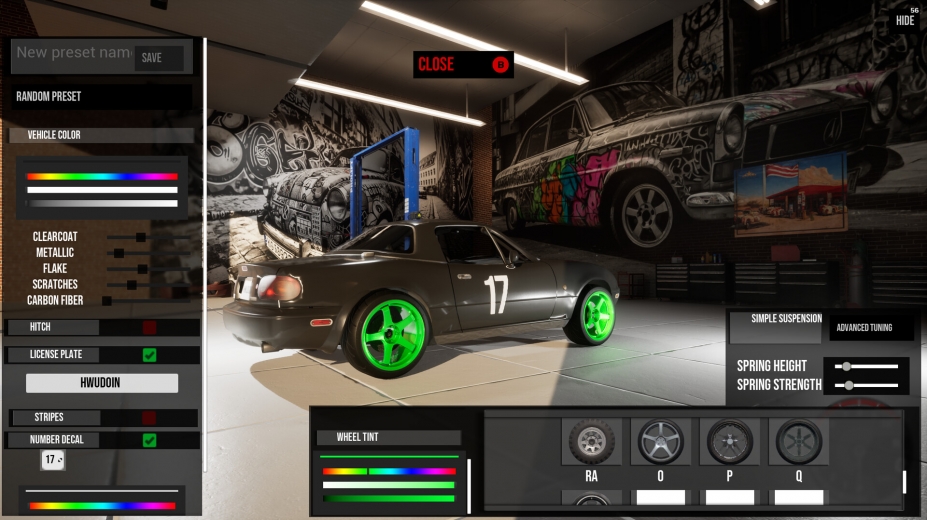Enable the Stripes checkbox
Screen dimensions: 927x520
pyautogui.click(x=149, y=418)
